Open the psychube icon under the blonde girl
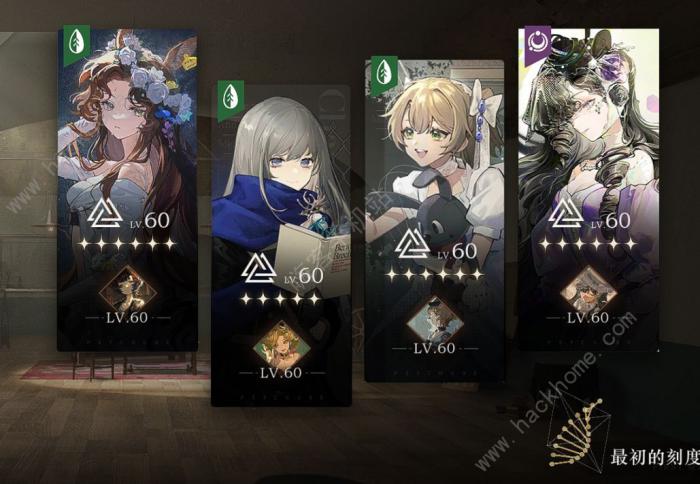This screenshot has width=700, height=484. point(435,319)
